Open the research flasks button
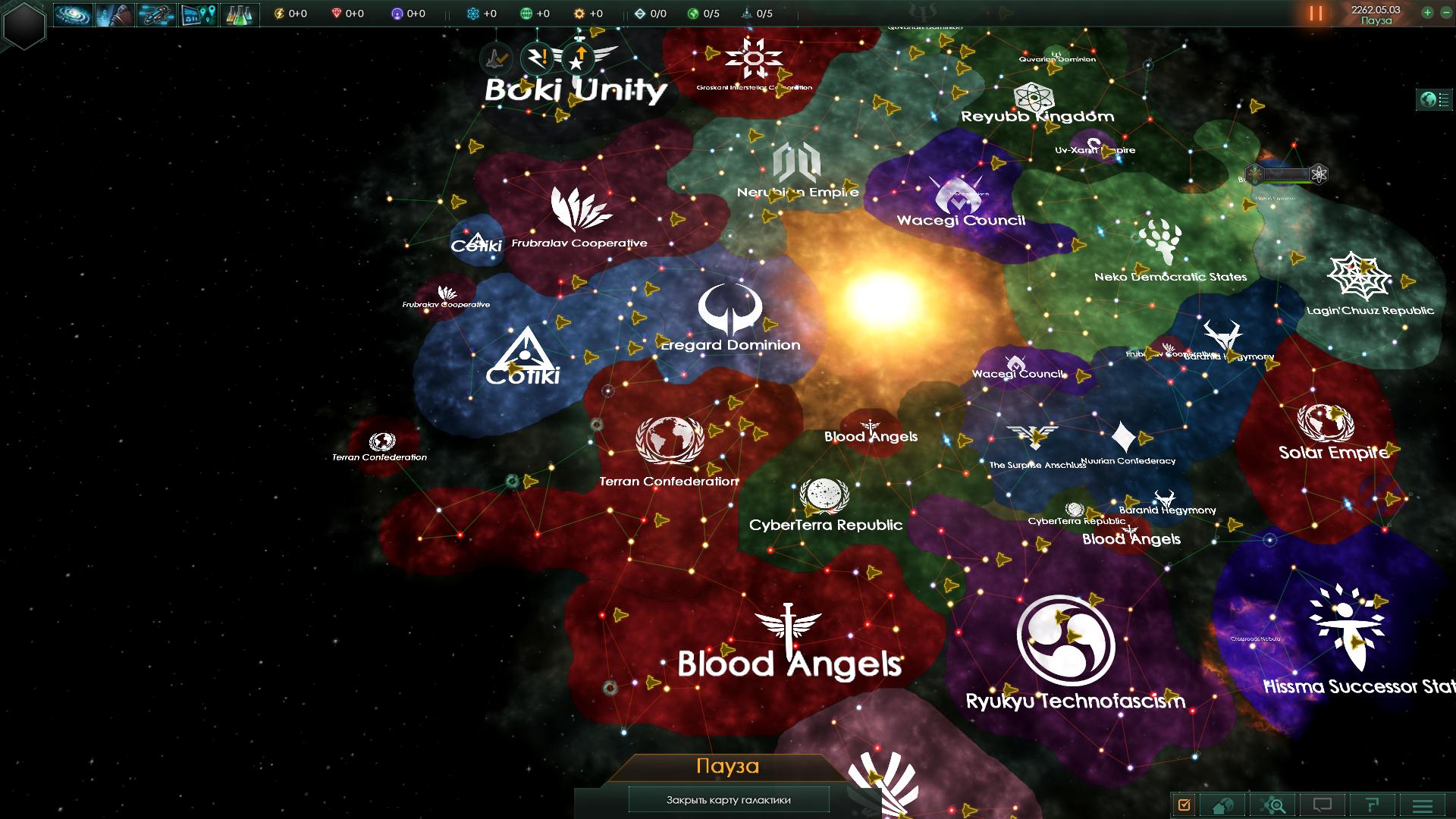 click(240, 14)
